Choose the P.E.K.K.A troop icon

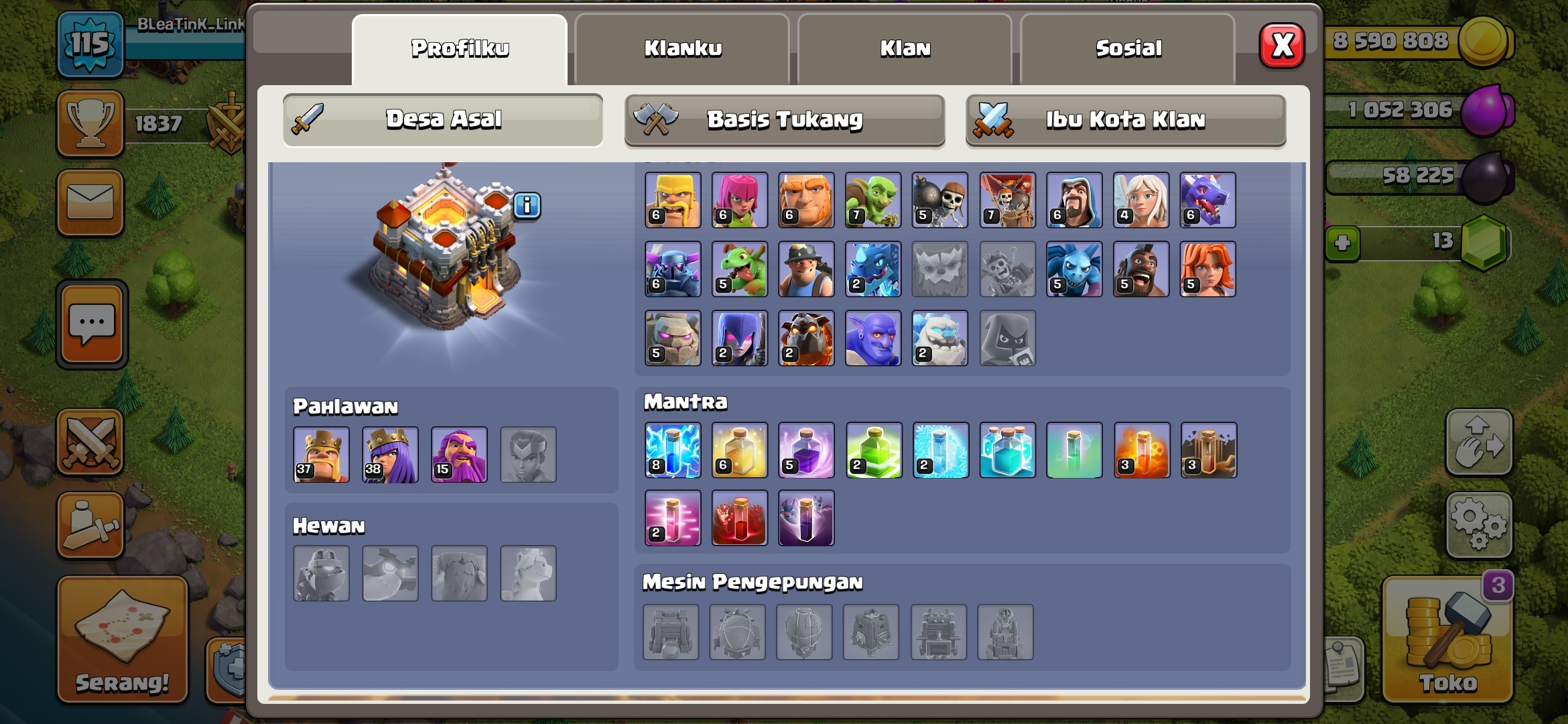coord(673,269)
